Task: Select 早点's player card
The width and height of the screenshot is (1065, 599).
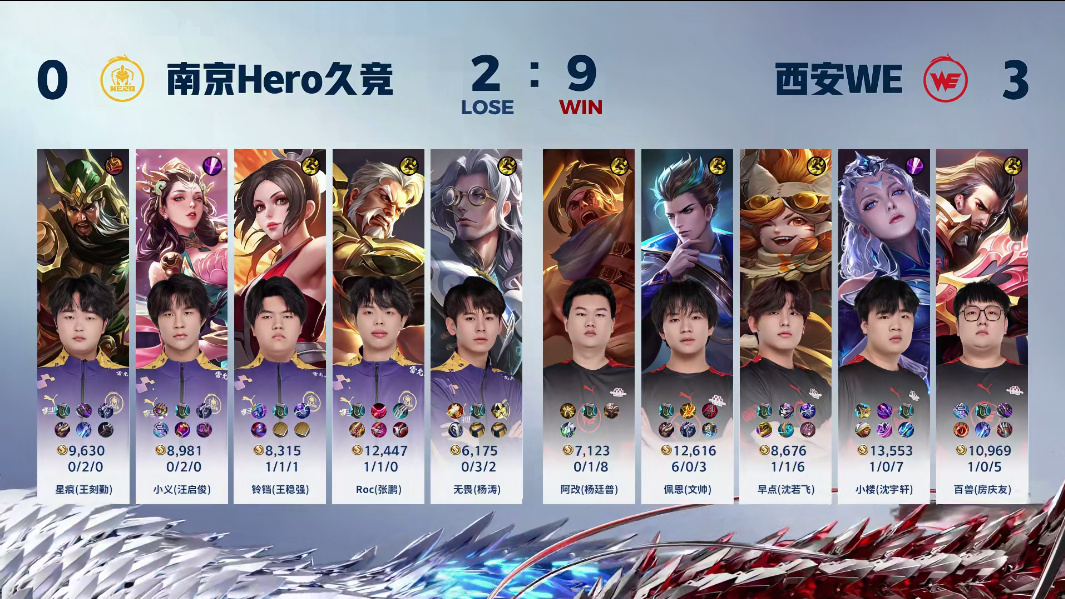Action: pyautogui.click(x=785, y=326)
